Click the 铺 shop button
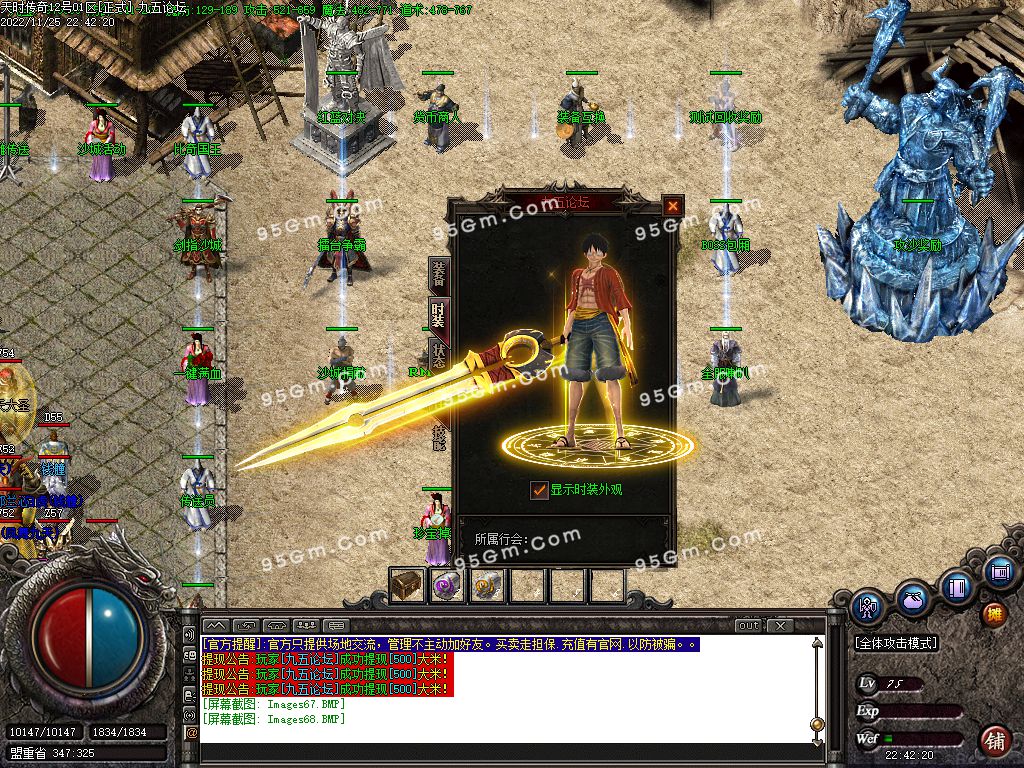The height and width of the screenshot is (768, 1024). (994, 741)
